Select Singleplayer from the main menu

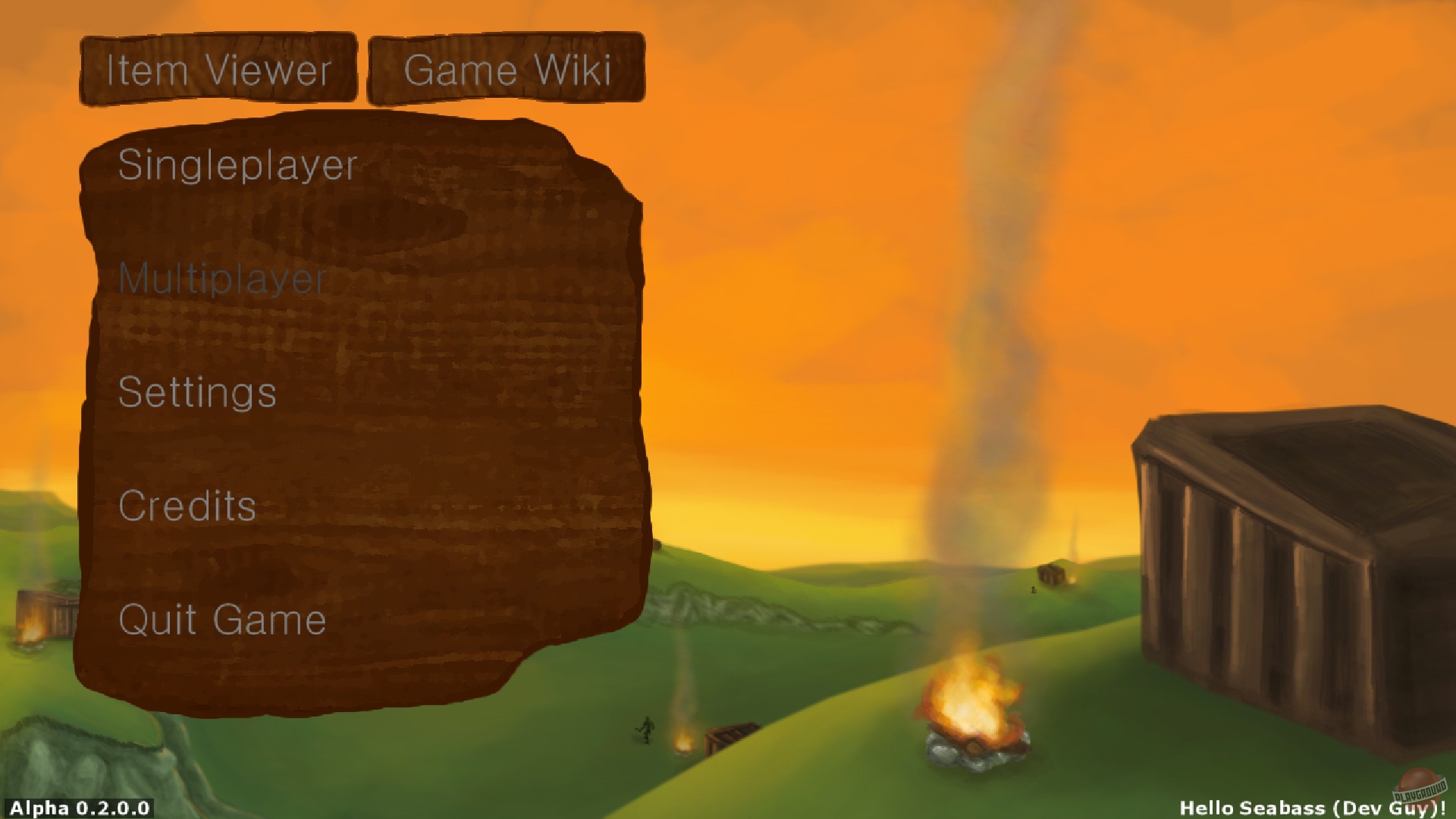[237, 167]
